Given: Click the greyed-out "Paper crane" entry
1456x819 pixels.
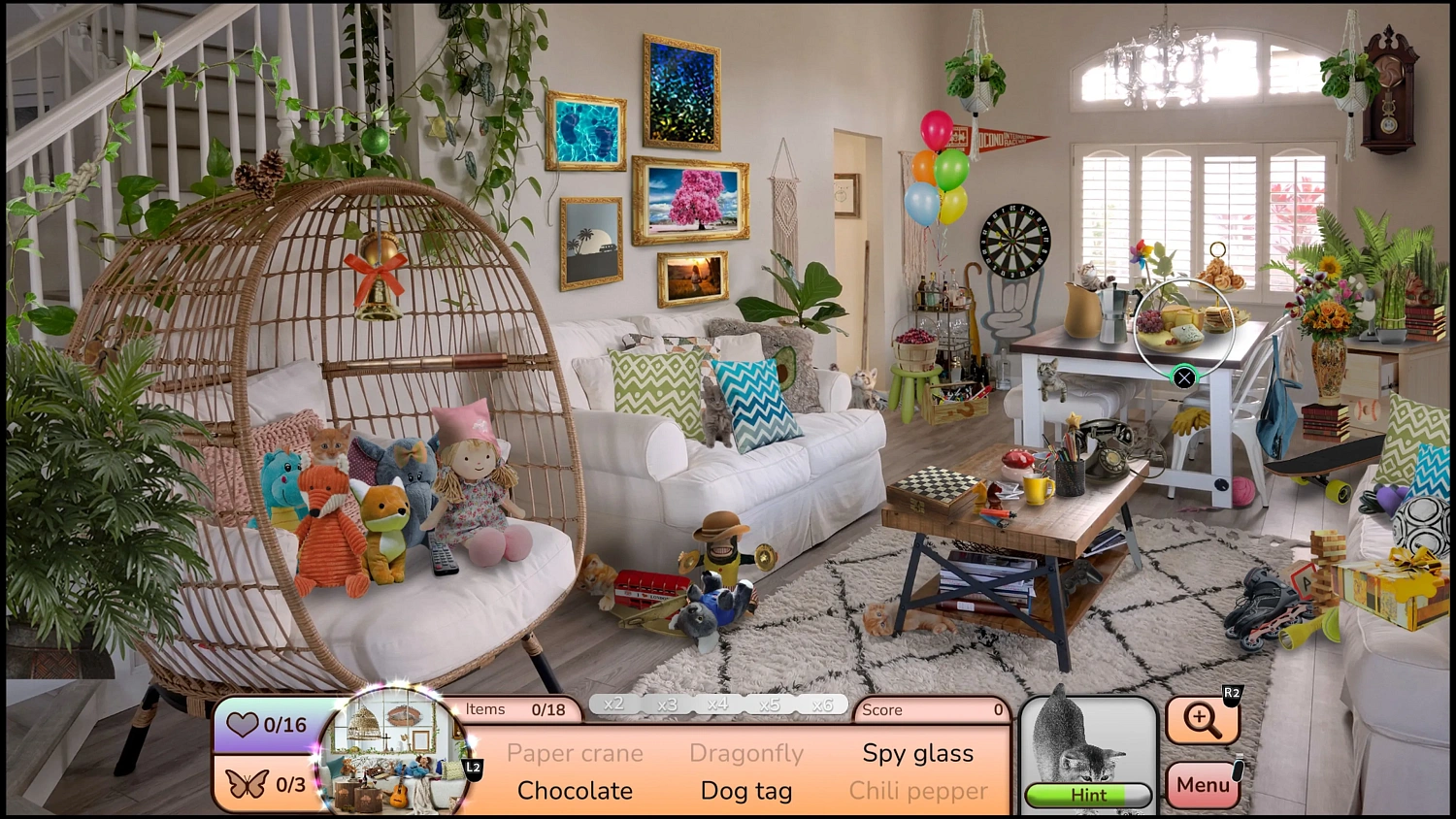Looking at the screenshot, I should coord(574,753).
